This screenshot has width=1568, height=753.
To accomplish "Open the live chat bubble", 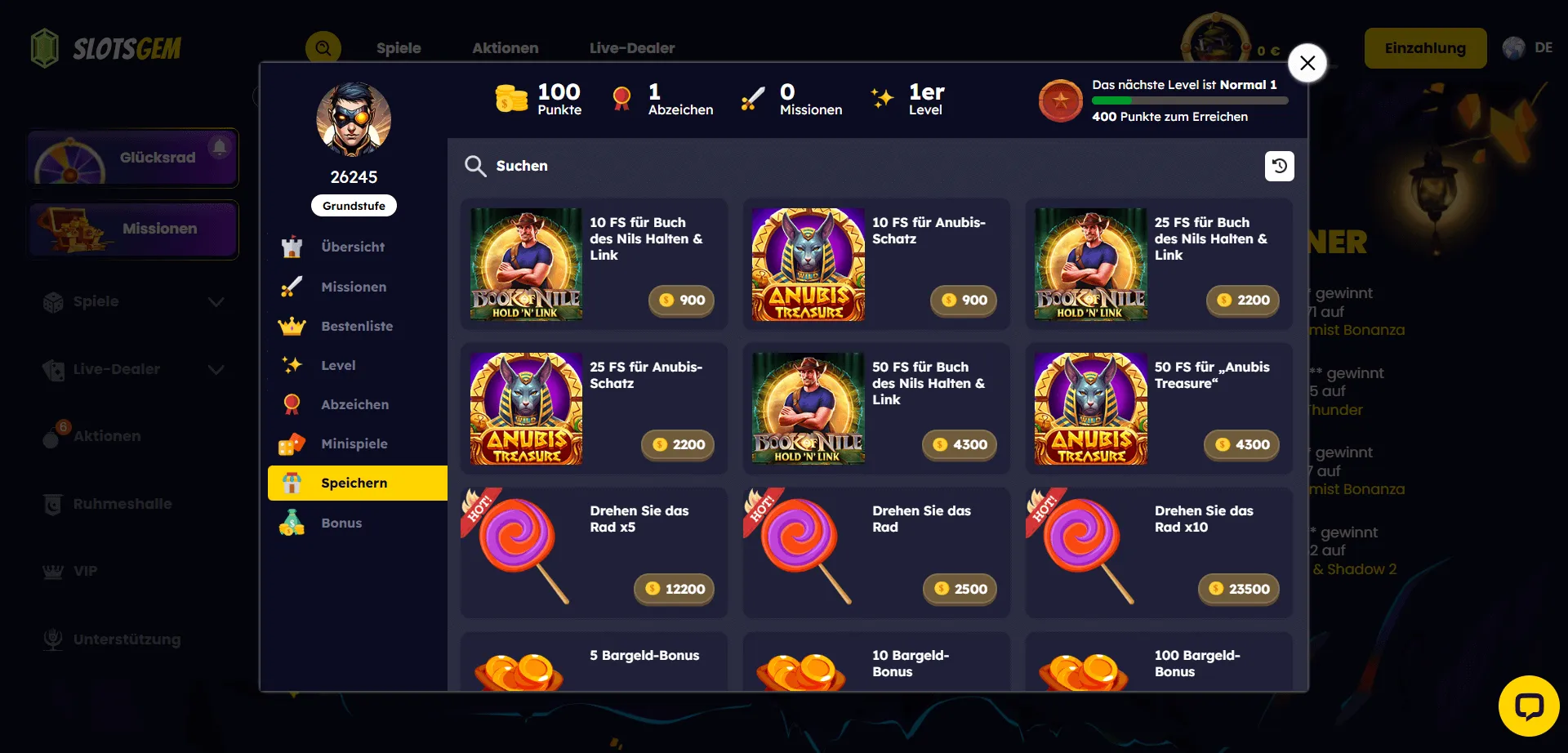I will [1529, 707].
